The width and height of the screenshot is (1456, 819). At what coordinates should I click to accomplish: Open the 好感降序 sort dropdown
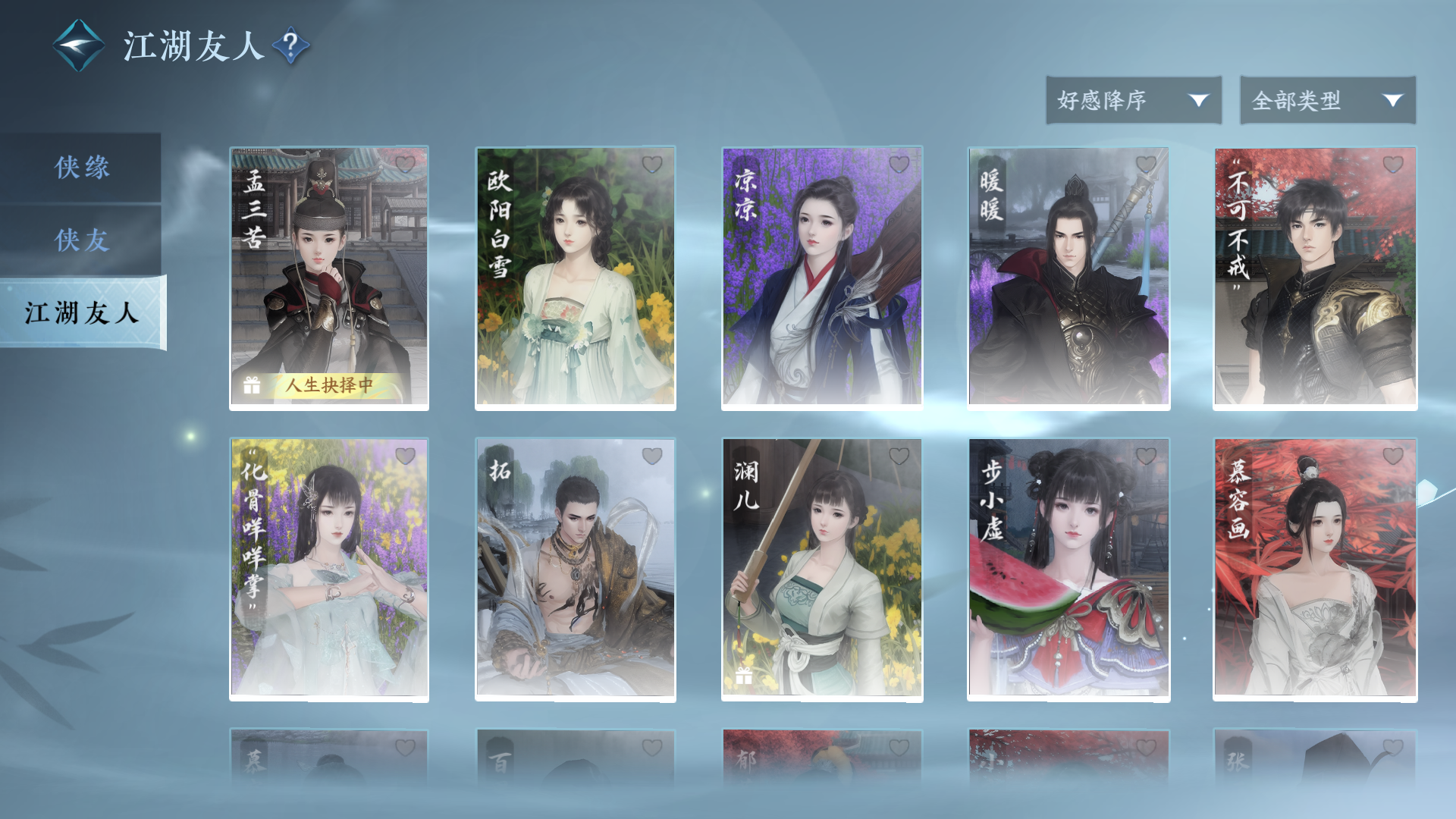point(1133,100)
